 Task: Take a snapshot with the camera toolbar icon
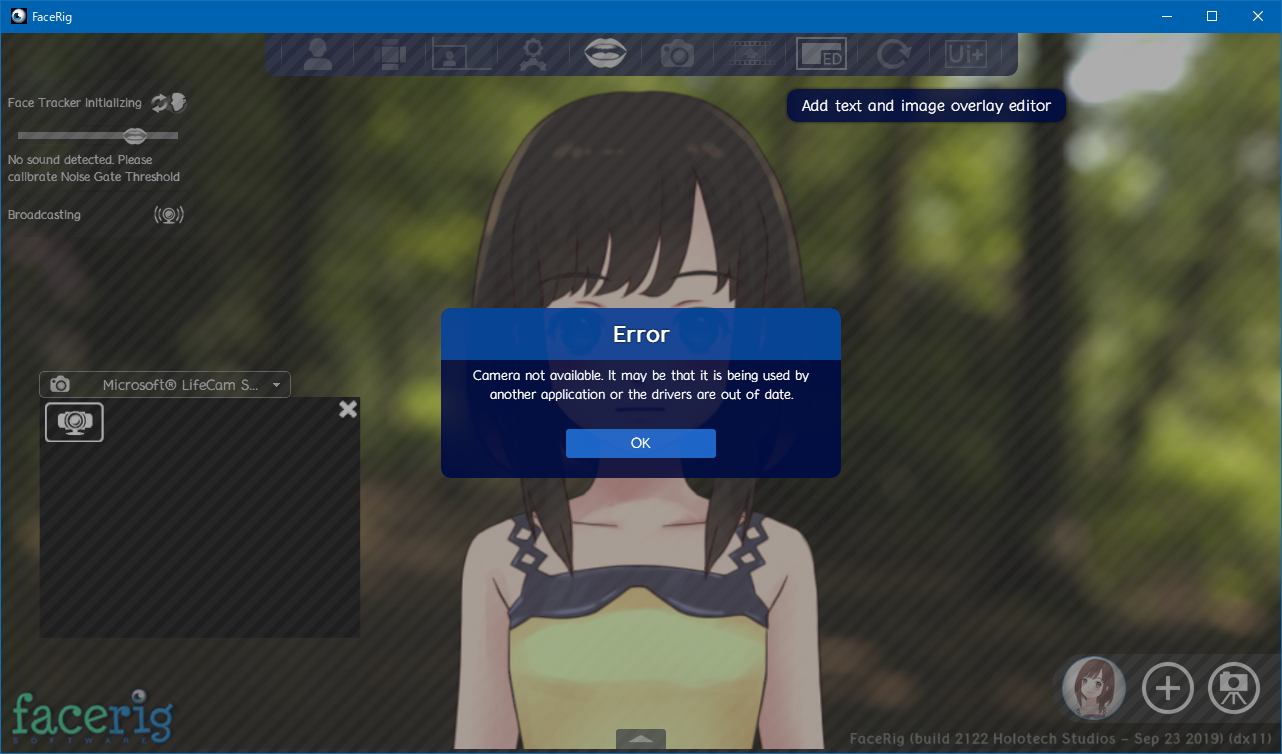point(677,54)
